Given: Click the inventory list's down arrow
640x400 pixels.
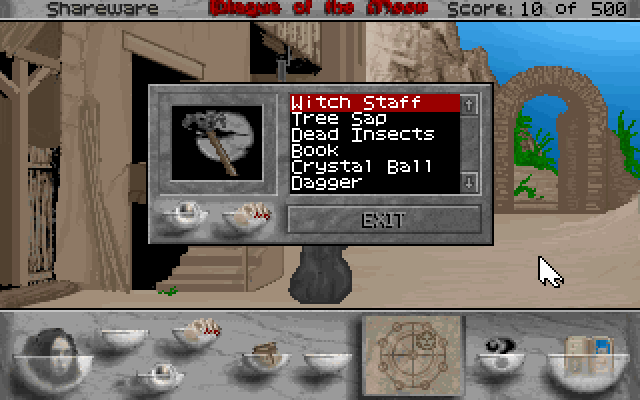Looking at the screenshot, I should (470, 182).
